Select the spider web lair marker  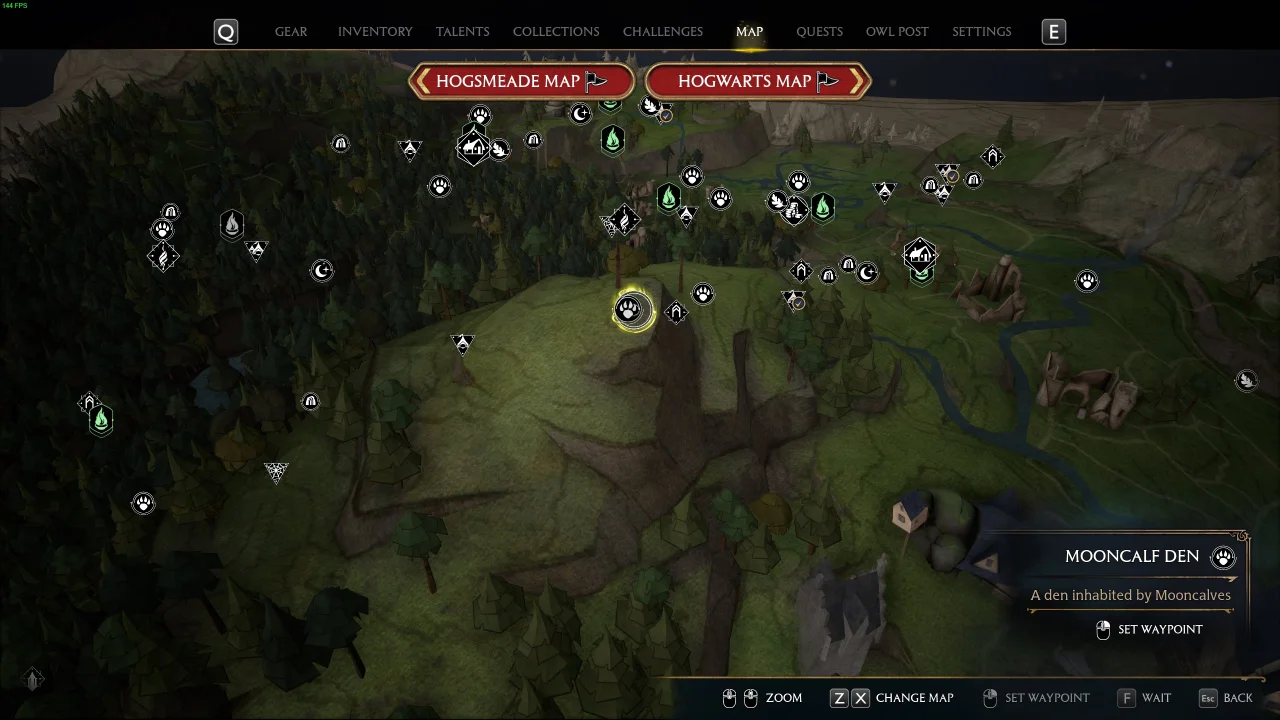pyautogui.click(x=276, y=471)
